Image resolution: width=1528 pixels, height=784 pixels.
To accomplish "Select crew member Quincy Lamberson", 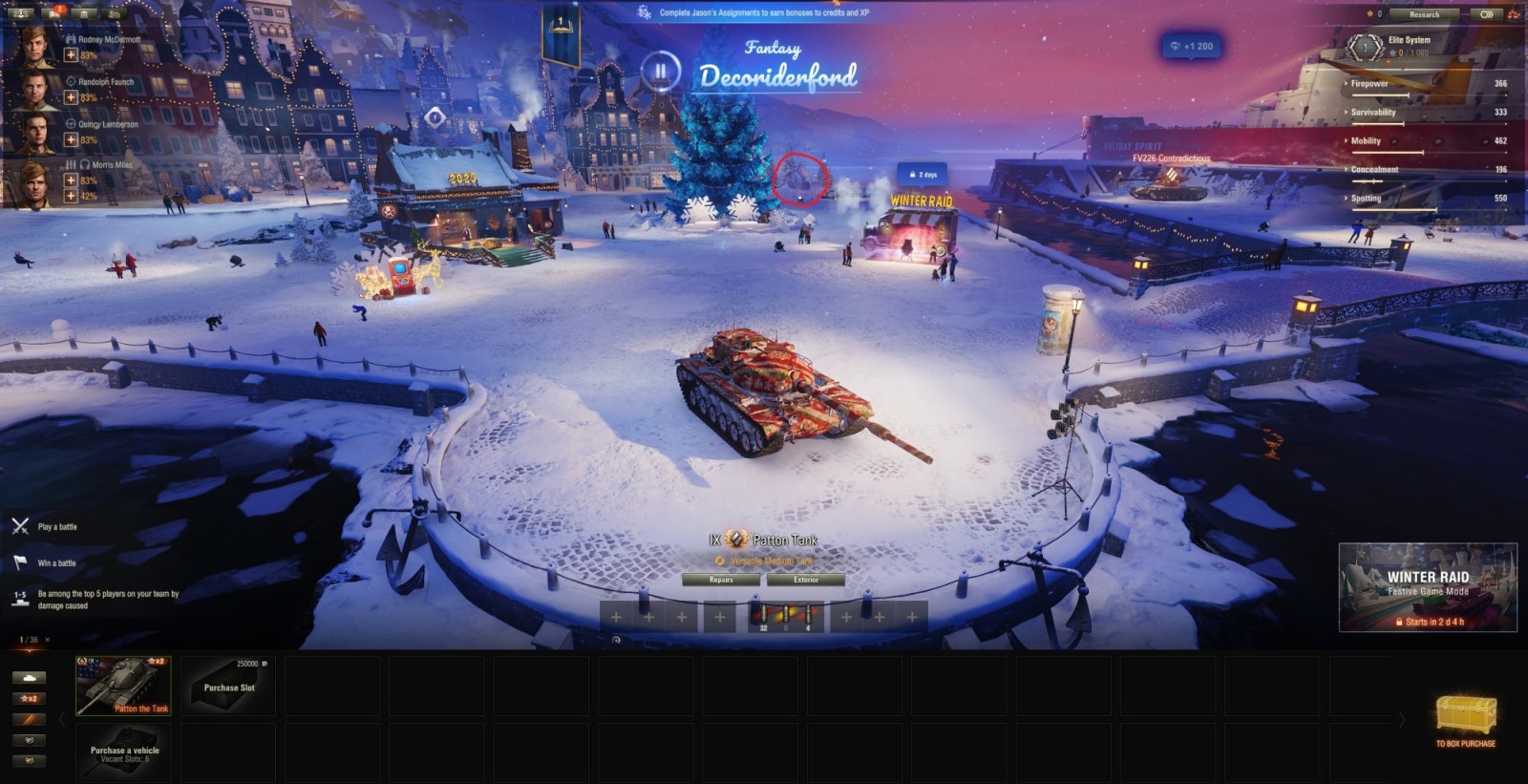I will tap(36, 133).
